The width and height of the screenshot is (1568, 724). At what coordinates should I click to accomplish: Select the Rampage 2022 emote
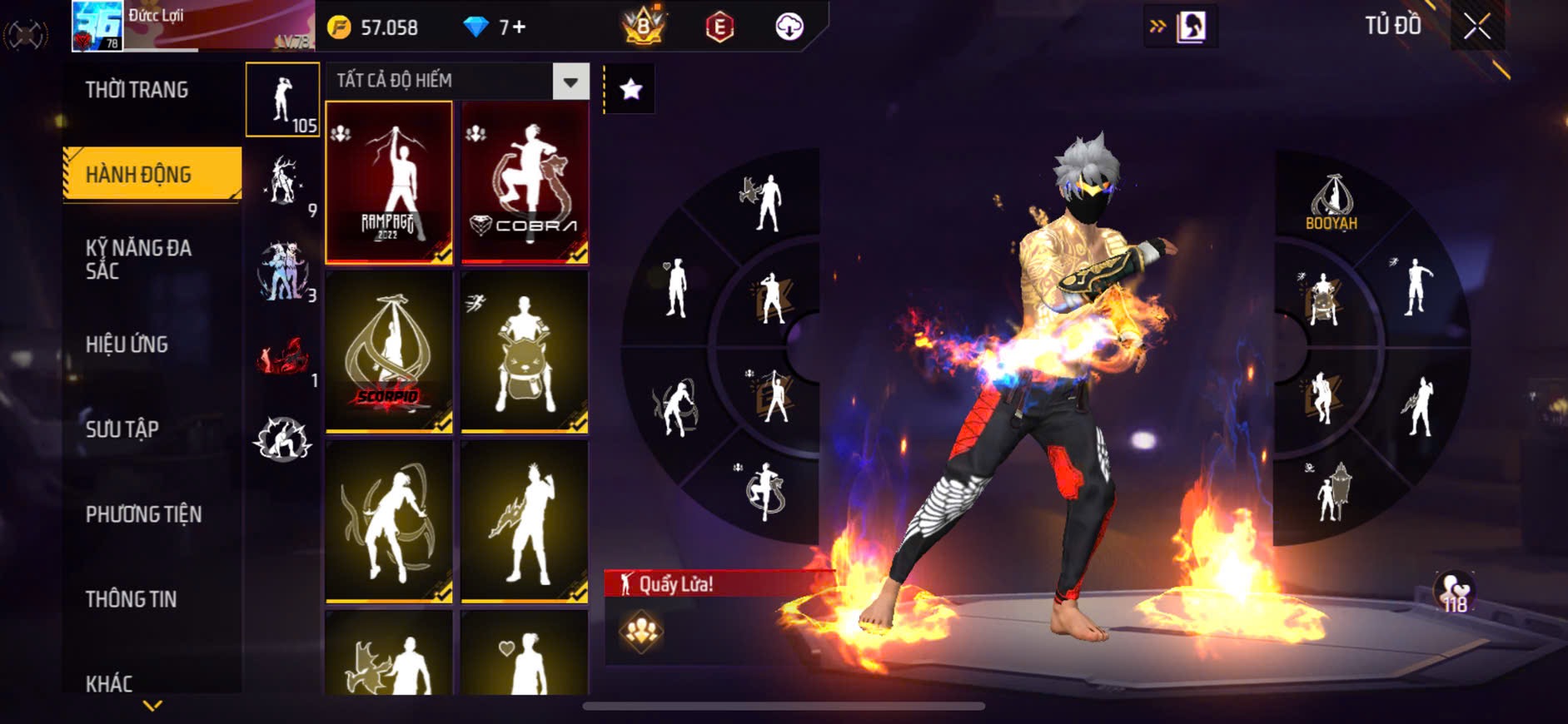[389, 182]
